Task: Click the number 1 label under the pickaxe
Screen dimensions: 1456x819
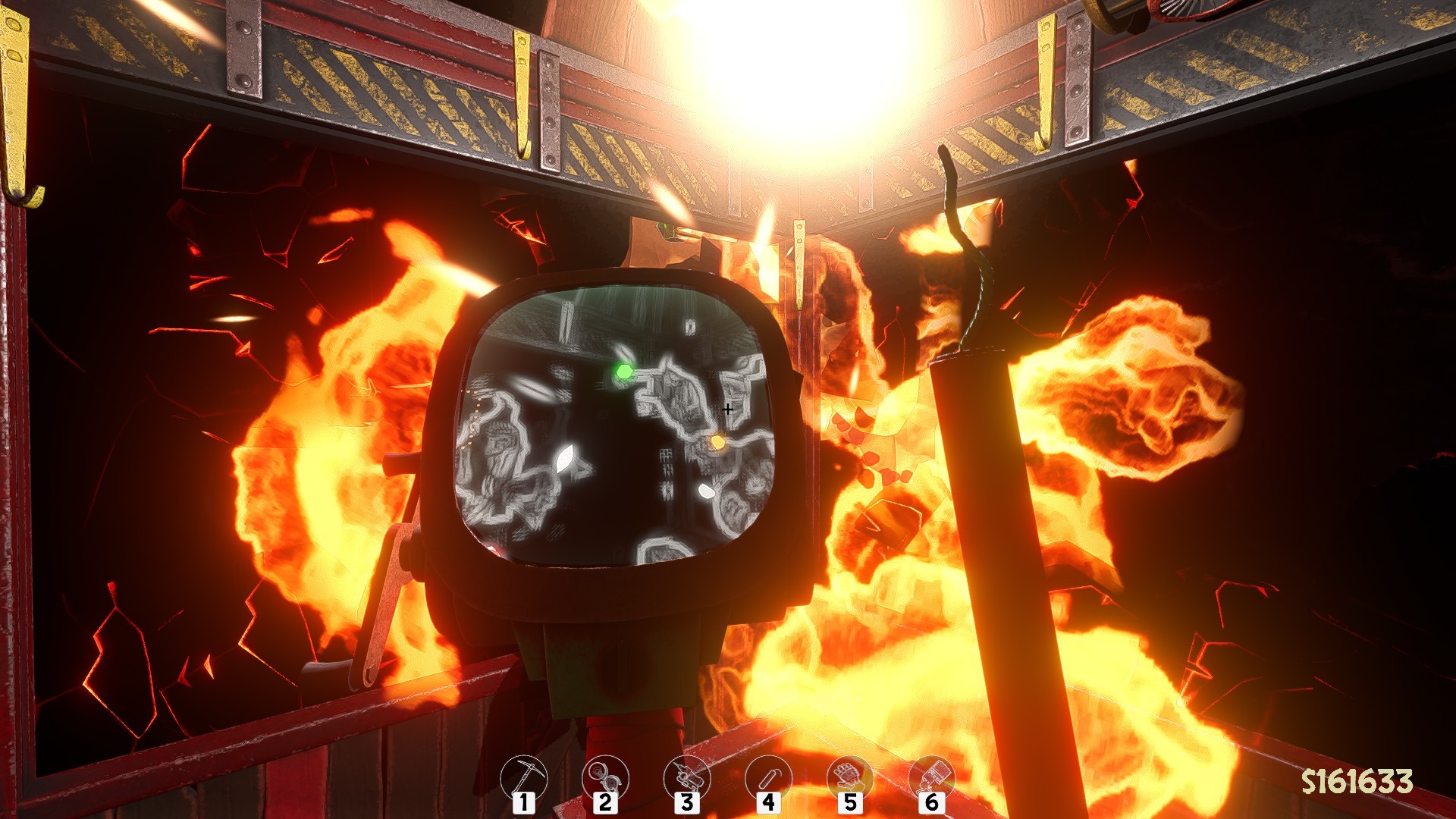Action: coord(523,802)
